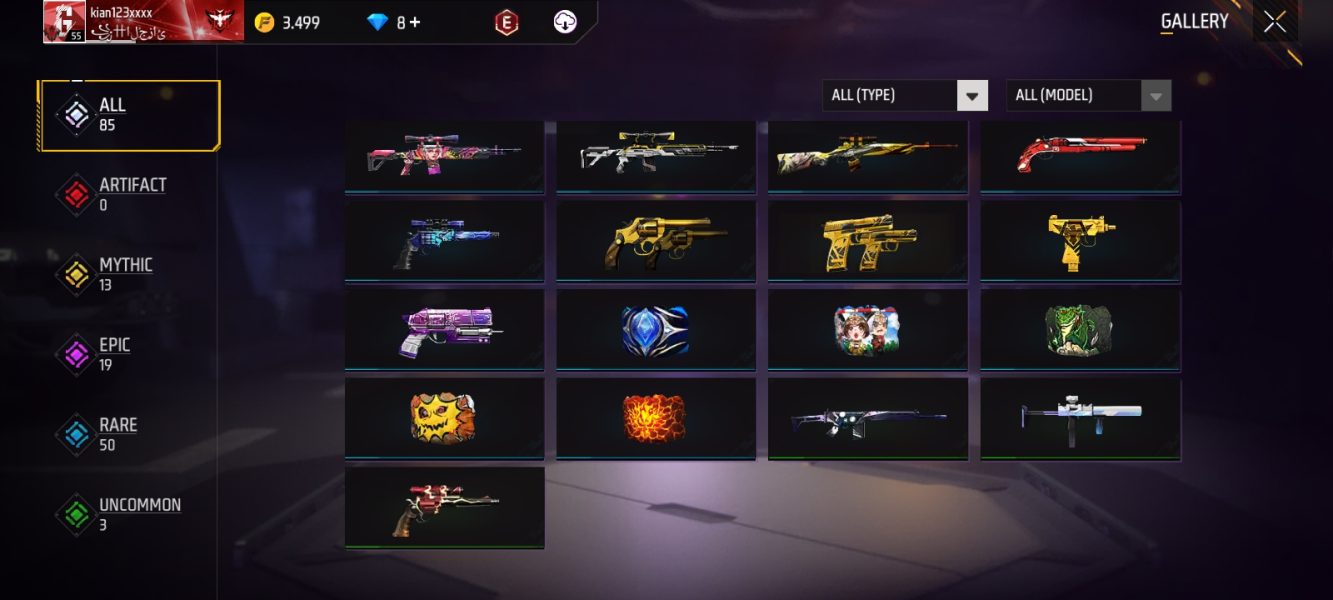Image resolution: width=1333 pixels, height=600 pixels.
Task: Open the ALL (TYPE) dropdown
Action: (905, 96)
